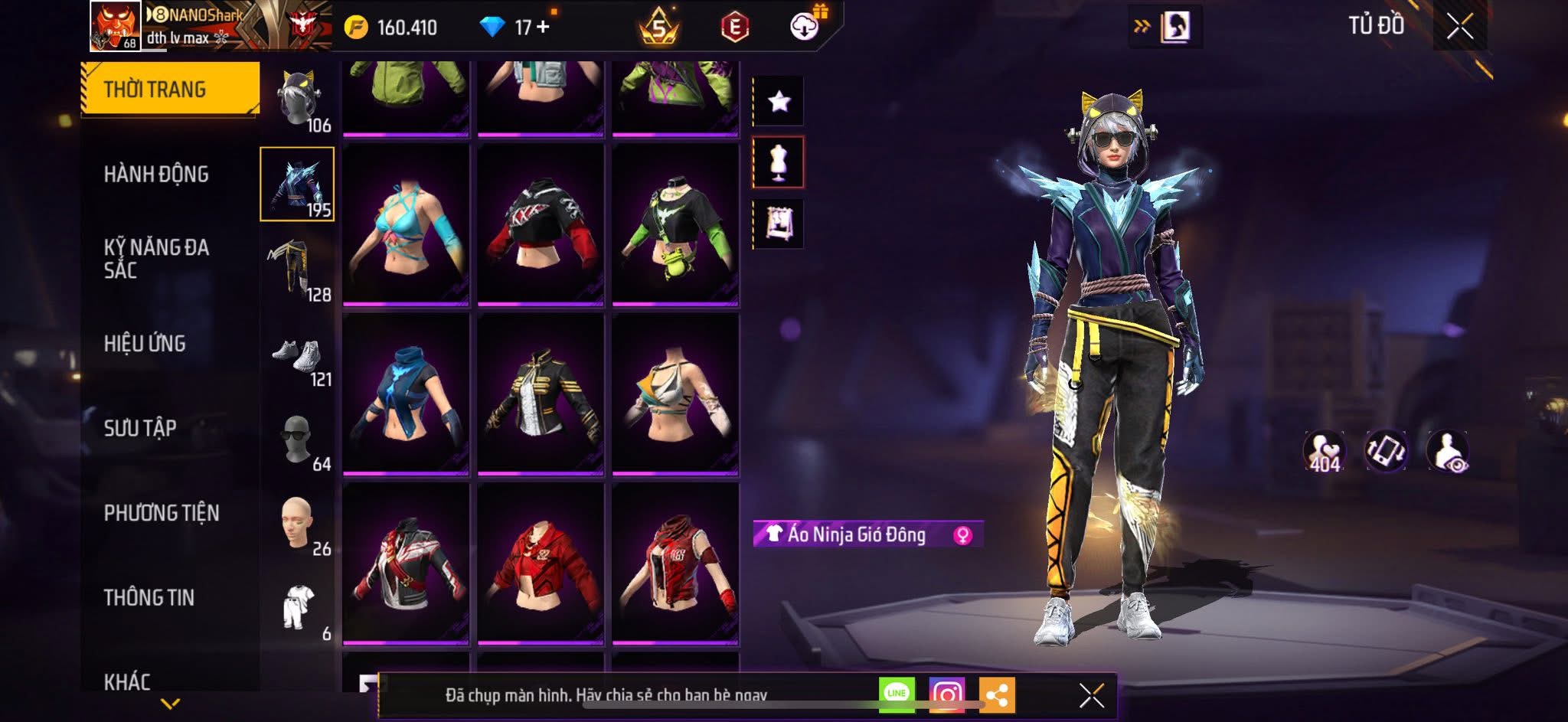Open the Hiệu Ứng category
Image resolution: width=1568 pixels, height=722 pixels.
point(145,344)
